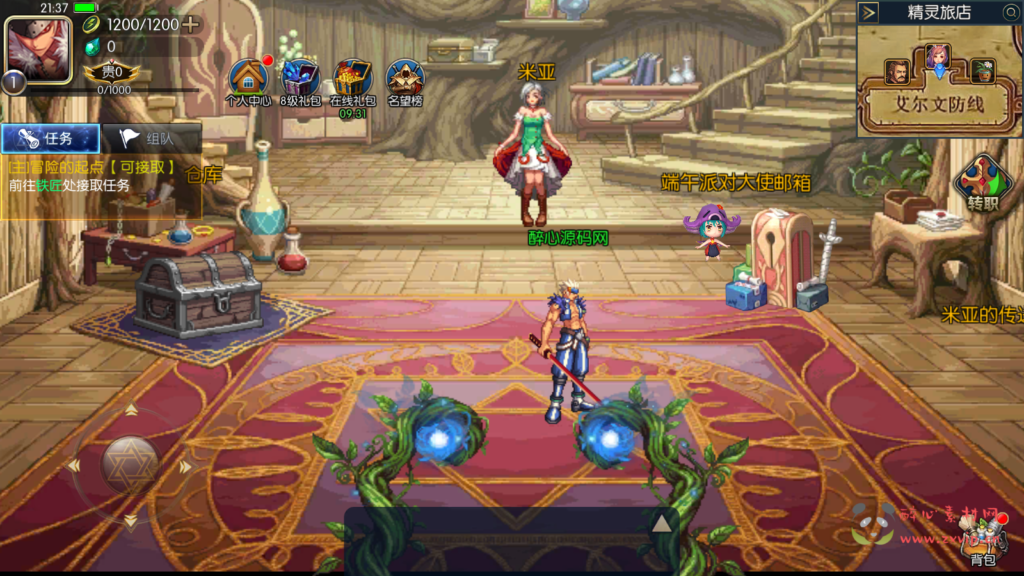
Task: Open the 转职 job change icon
Action: [x=983, y=182]
